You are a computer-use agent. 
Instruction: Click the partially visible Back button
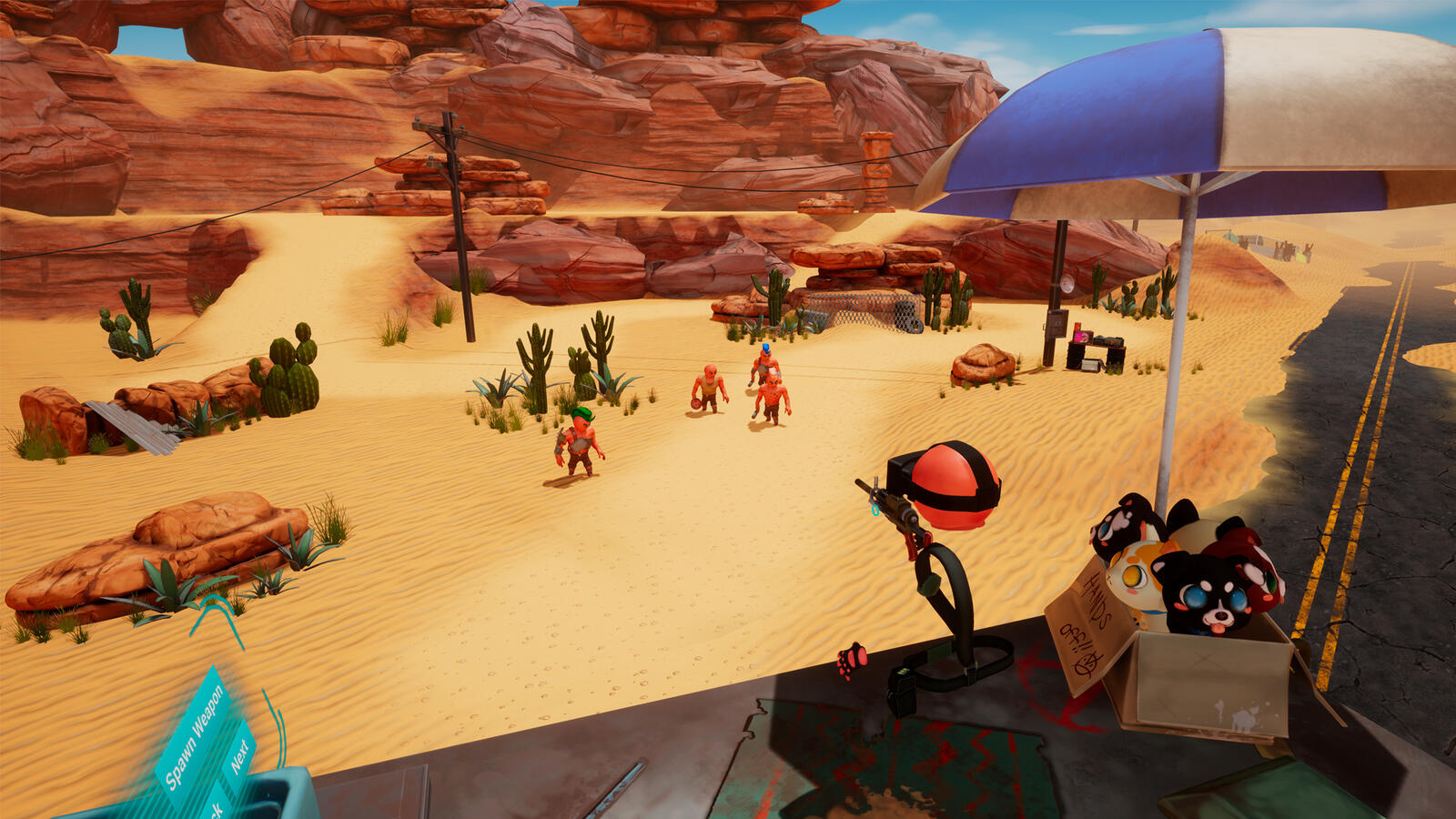(x=217, y=805)
